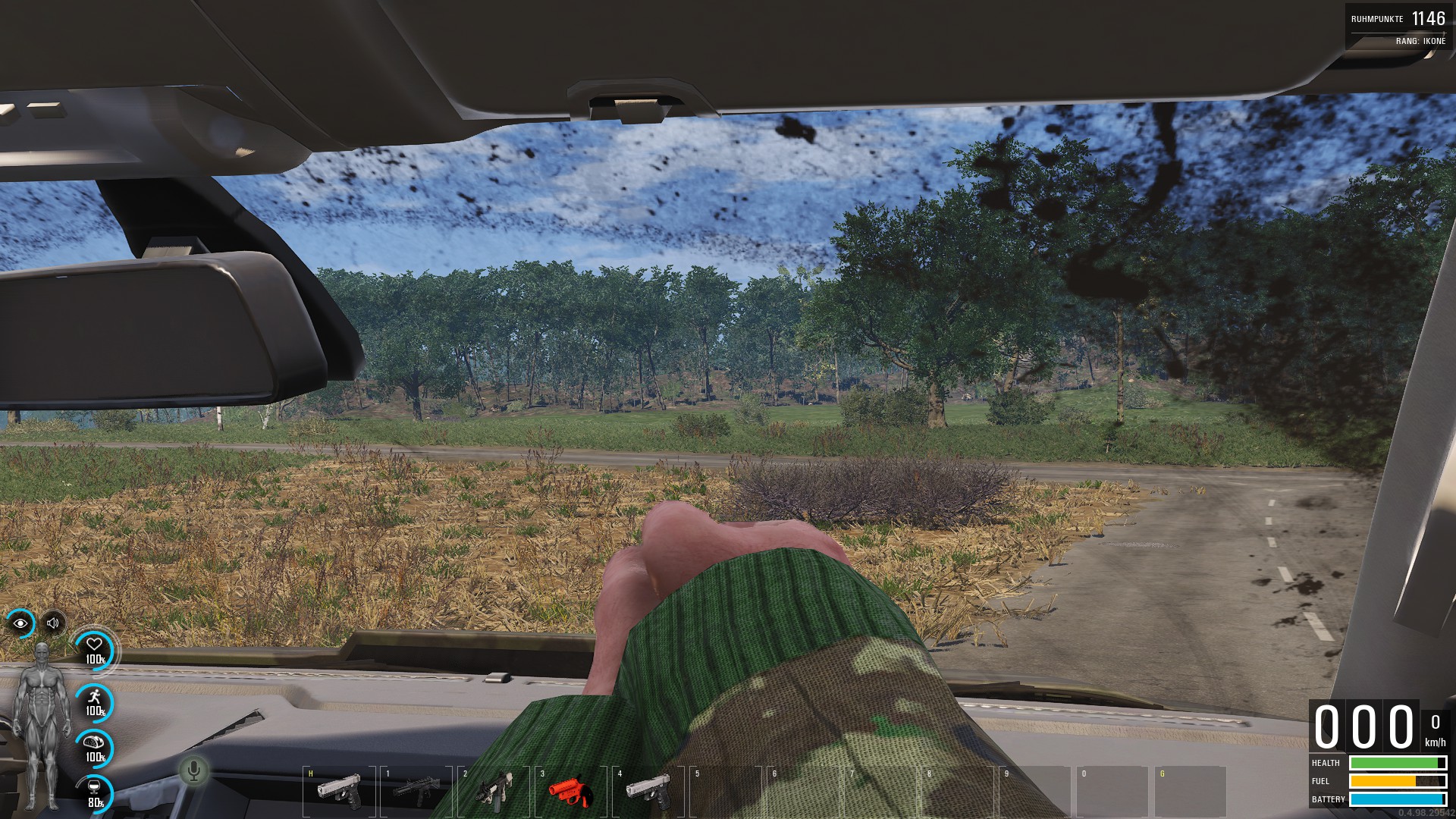Click the speaker noise indicator icon
Screen dimensions: 1456x819
click(53, 623)
